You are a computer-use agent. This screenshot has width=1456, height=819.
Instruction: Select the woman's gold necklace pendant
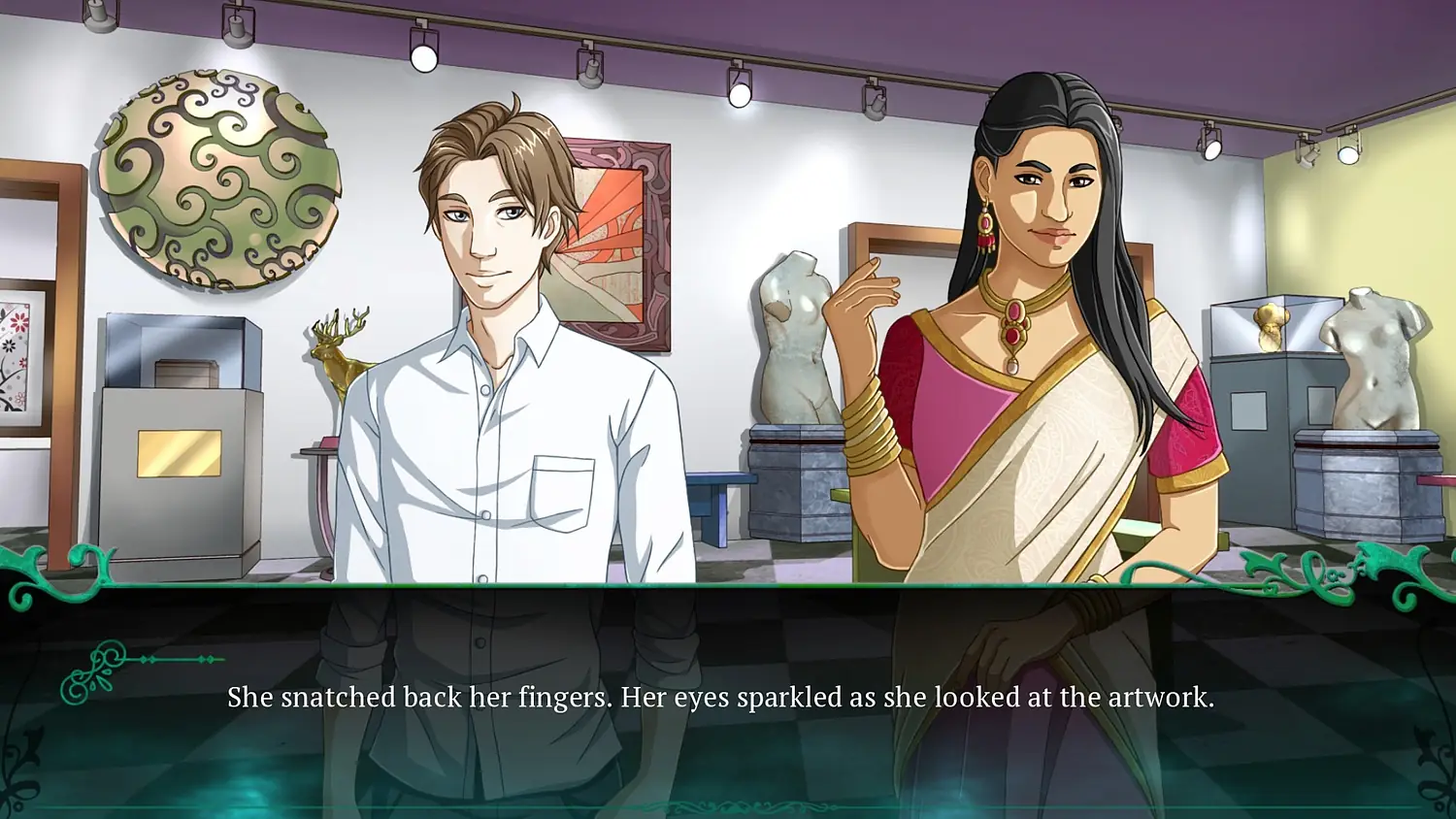1013,330
